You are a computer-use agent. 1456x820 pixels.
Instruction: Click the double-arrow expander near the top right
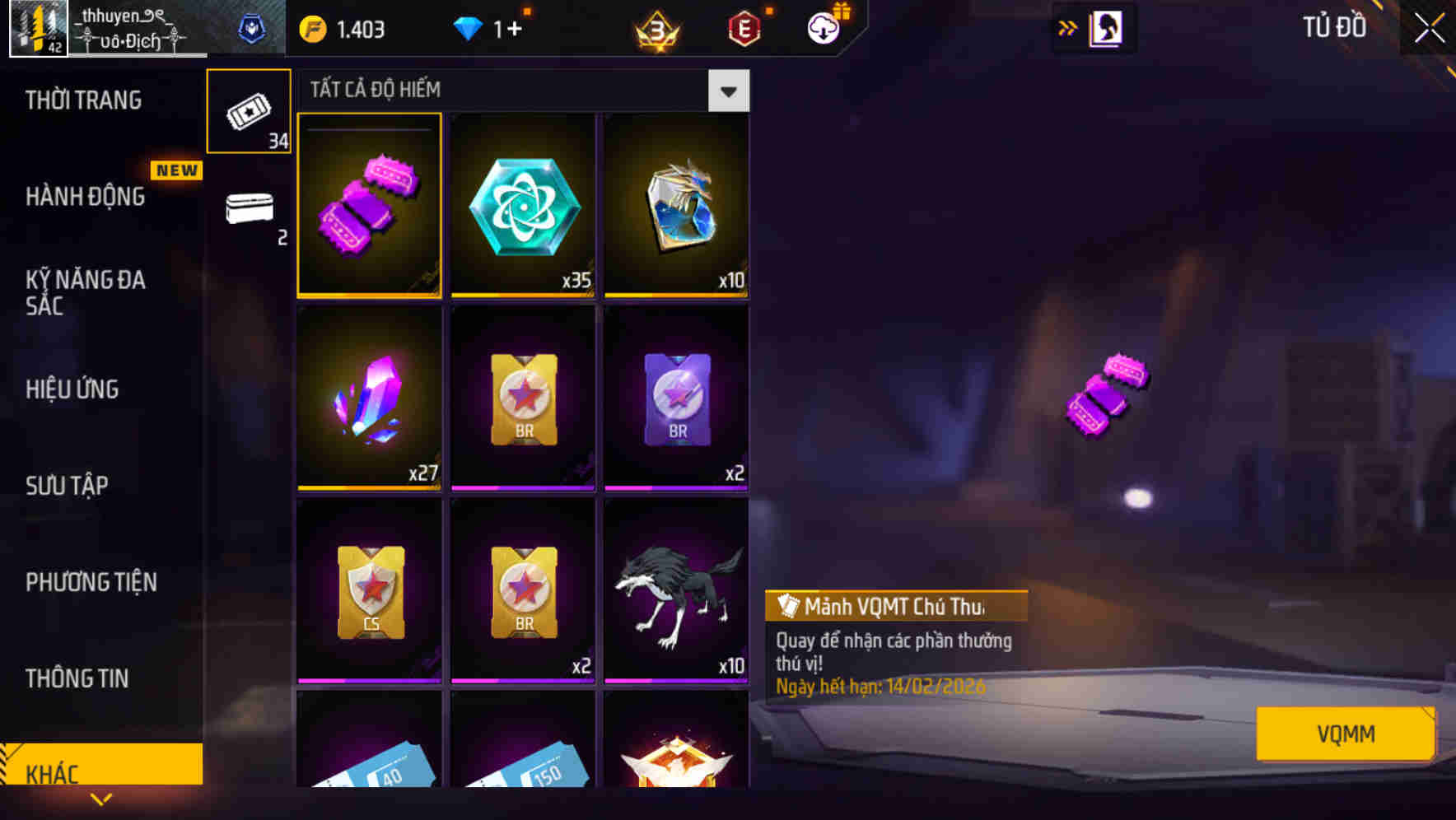click(x=1068, y=27)
